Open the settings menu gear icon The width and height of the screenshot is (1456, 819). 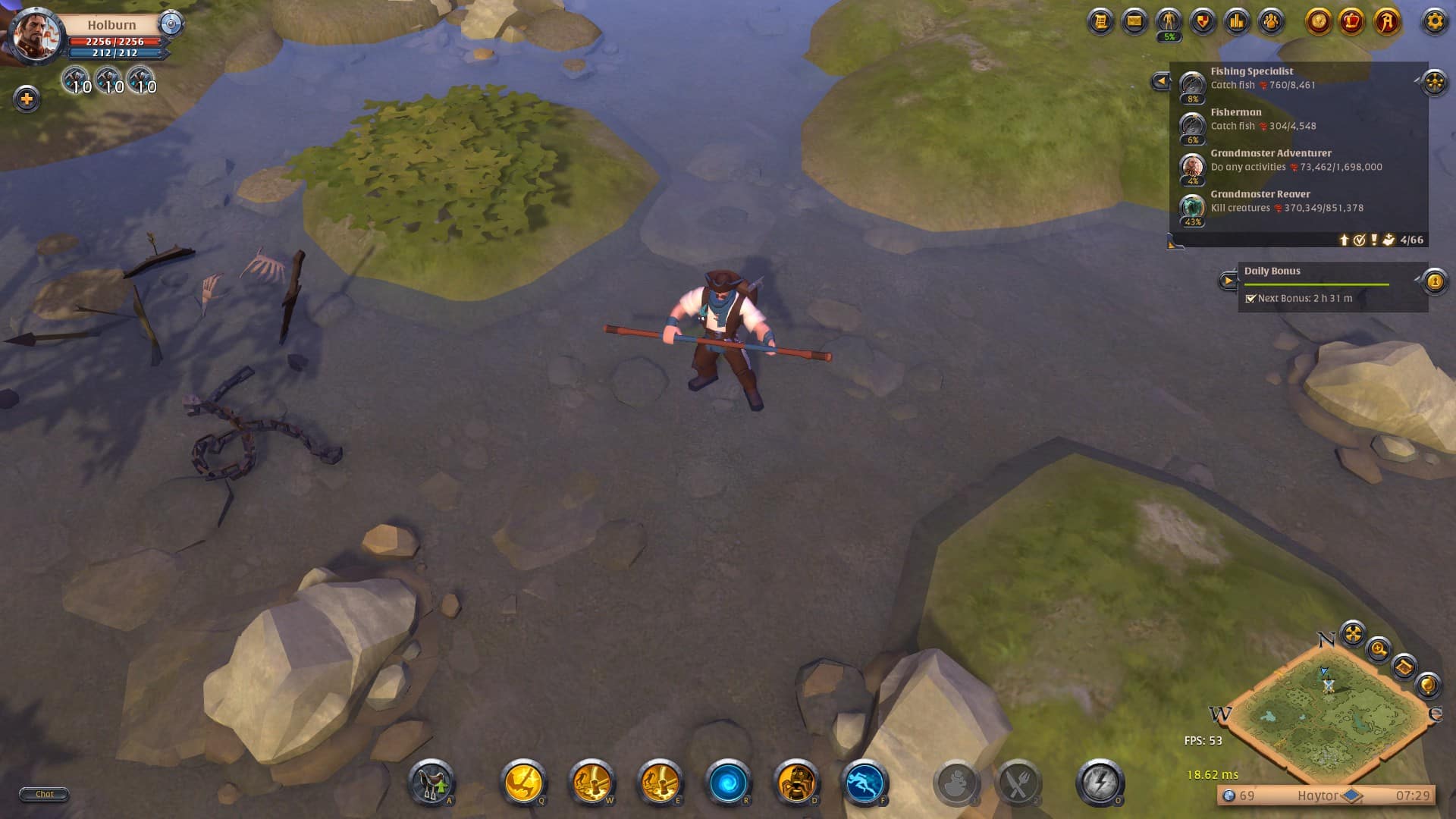click(1436, 21)
